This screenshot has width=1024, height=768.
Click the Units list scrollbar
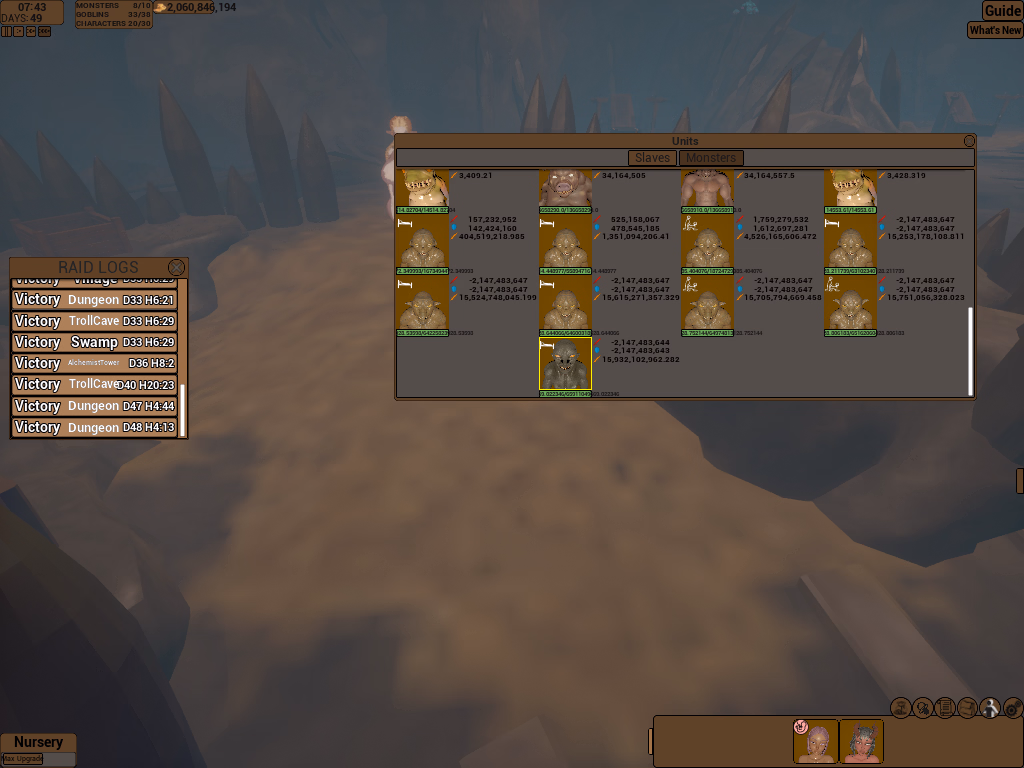point(969,350)
